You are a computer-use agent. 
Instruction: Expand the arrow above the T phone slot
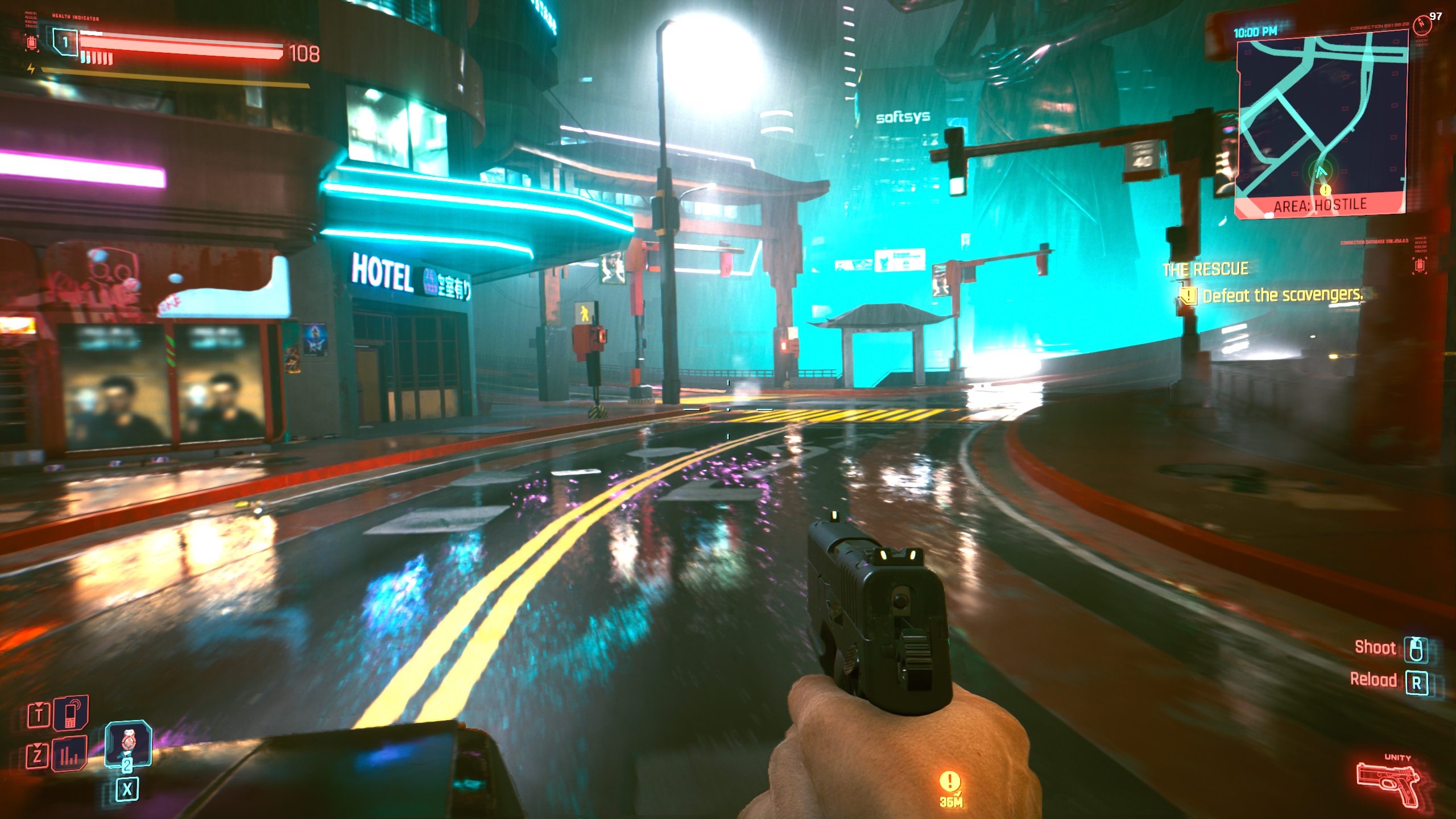point(39,705)
